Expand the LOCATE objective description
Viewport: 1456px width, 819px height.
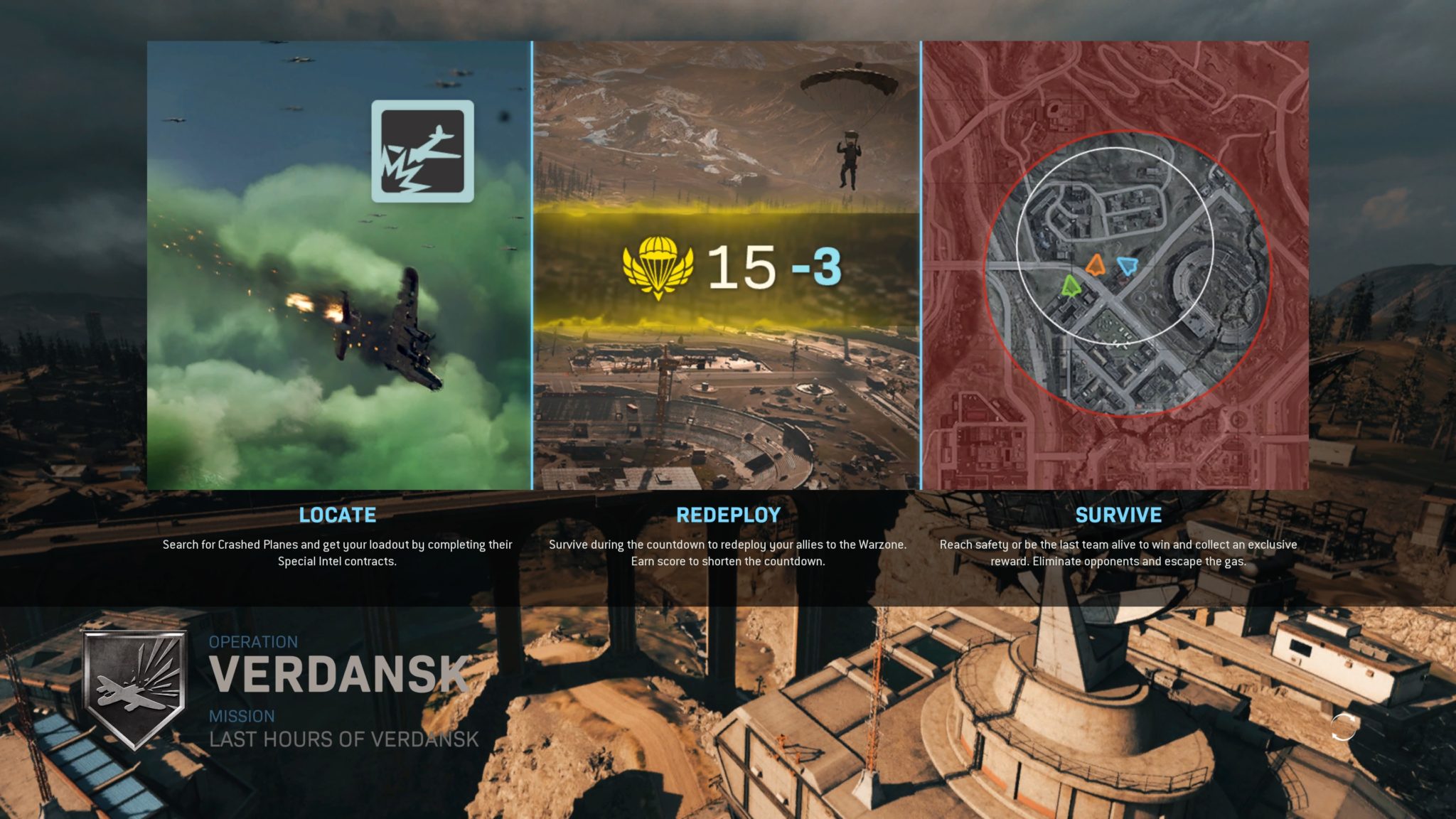[x=338, y=552]
